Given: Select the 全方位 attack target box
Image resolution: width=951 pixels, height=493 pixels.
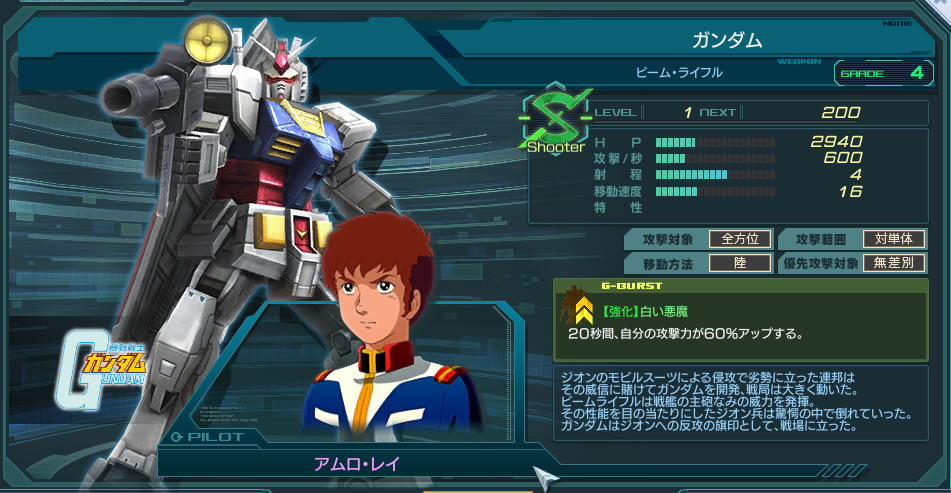Looking at the screenshot, I should click(x=740, y=239).
